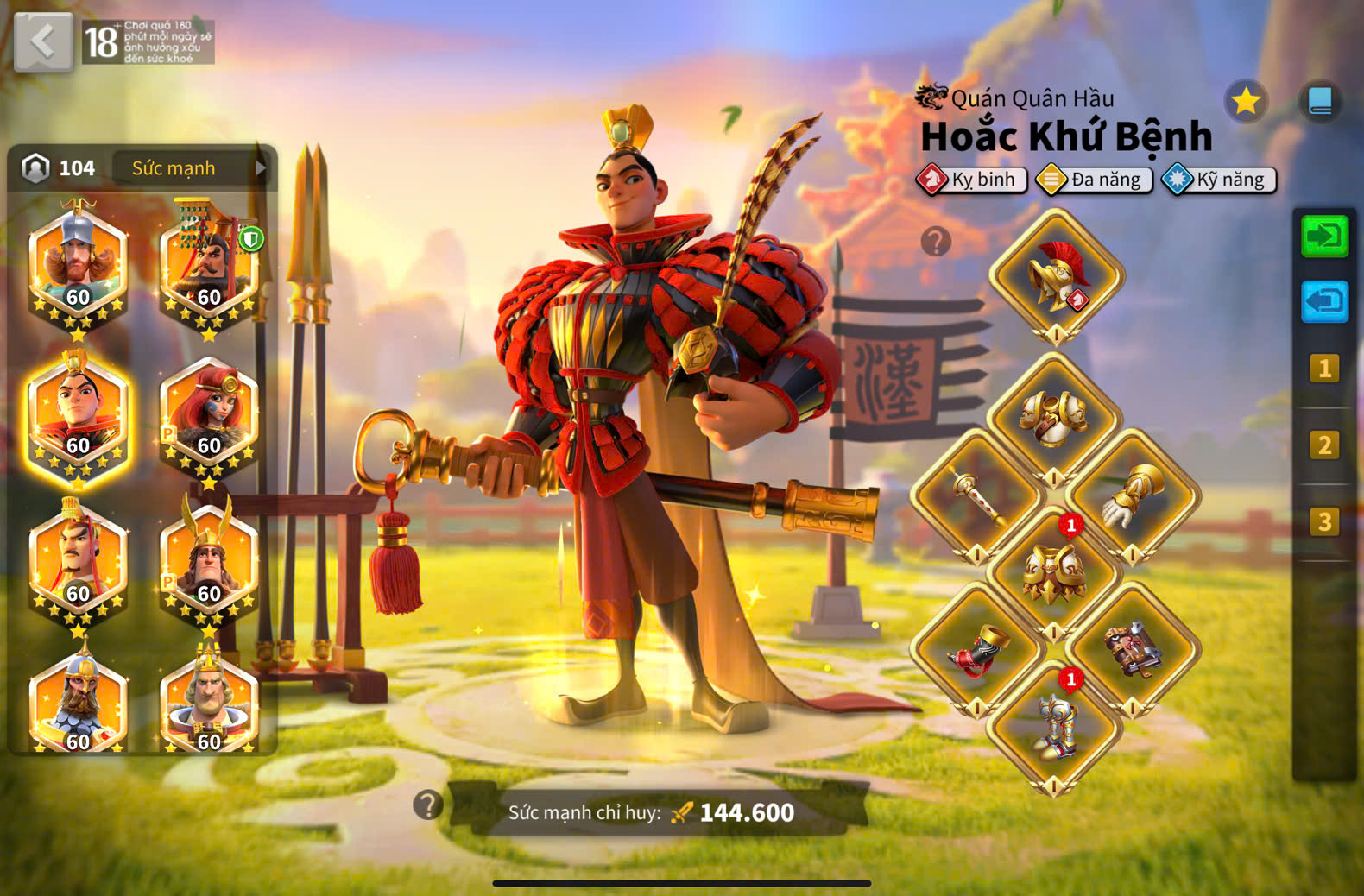This screenshot has height=896, width=1364.
Task: Toggle the gold star favorite button
Action: 1246,102
